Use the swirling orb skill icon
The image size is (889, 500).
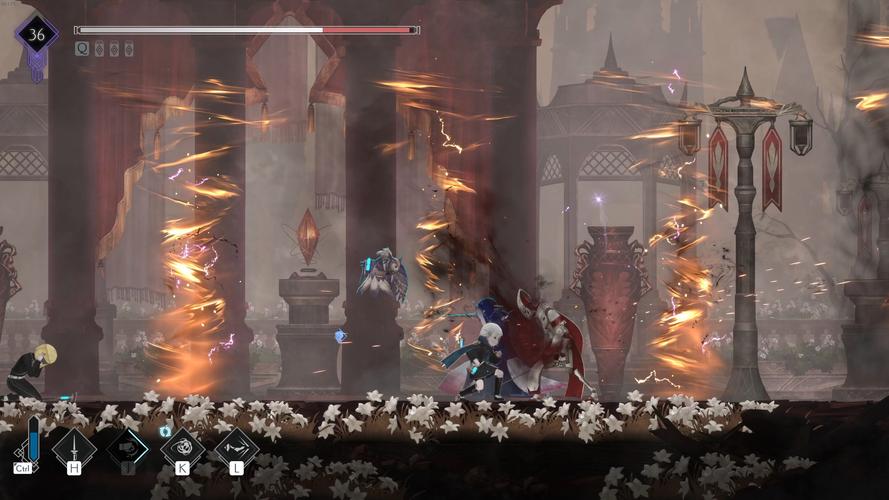[x=182, y=446]
